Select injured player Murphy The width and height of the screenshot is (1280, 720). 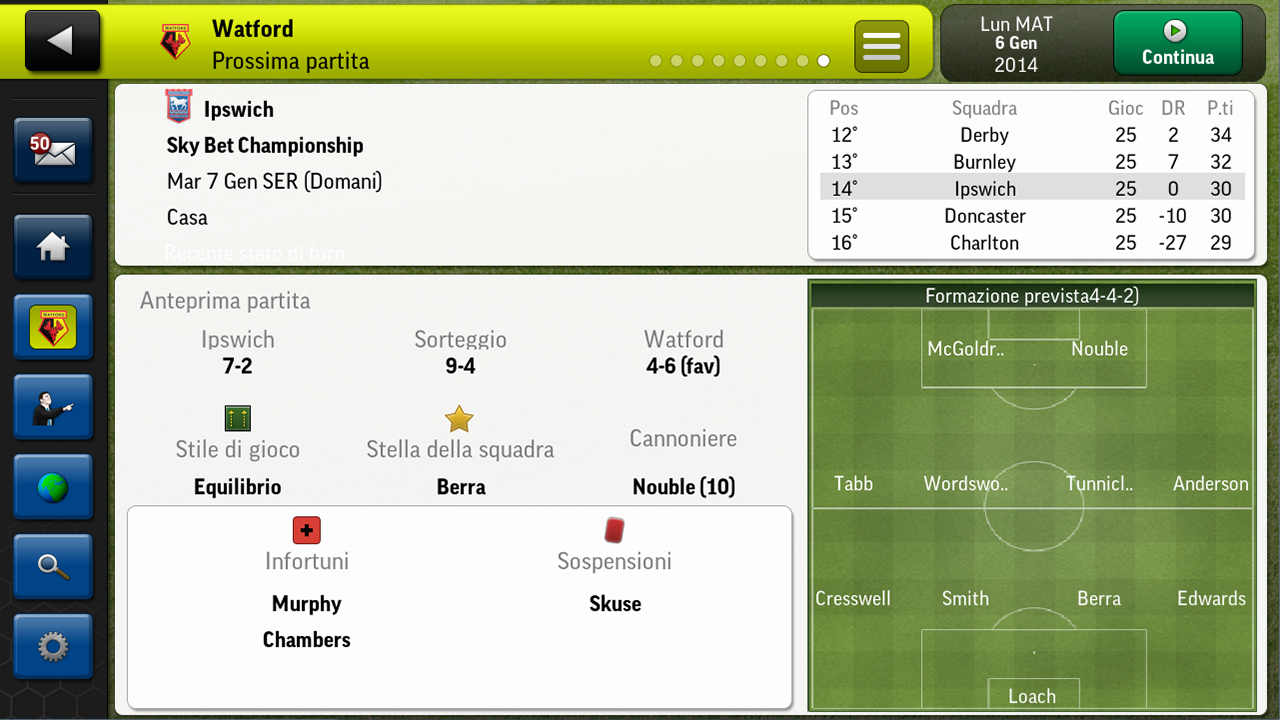pyautogui.click(x=306, y=604)
